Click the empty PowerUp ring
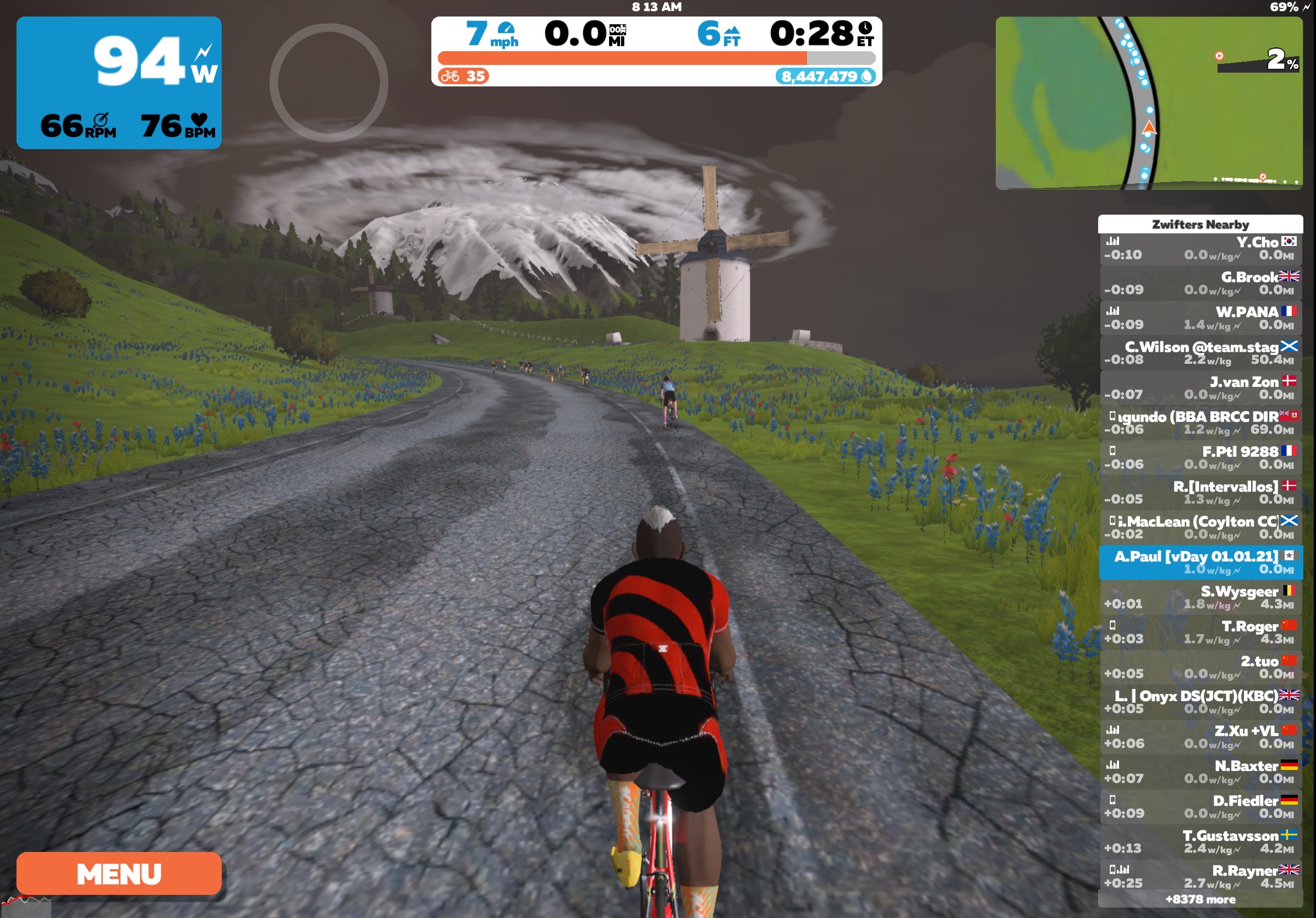The width and height of the screenshot is (1316, 918). [x=328, y=83]
